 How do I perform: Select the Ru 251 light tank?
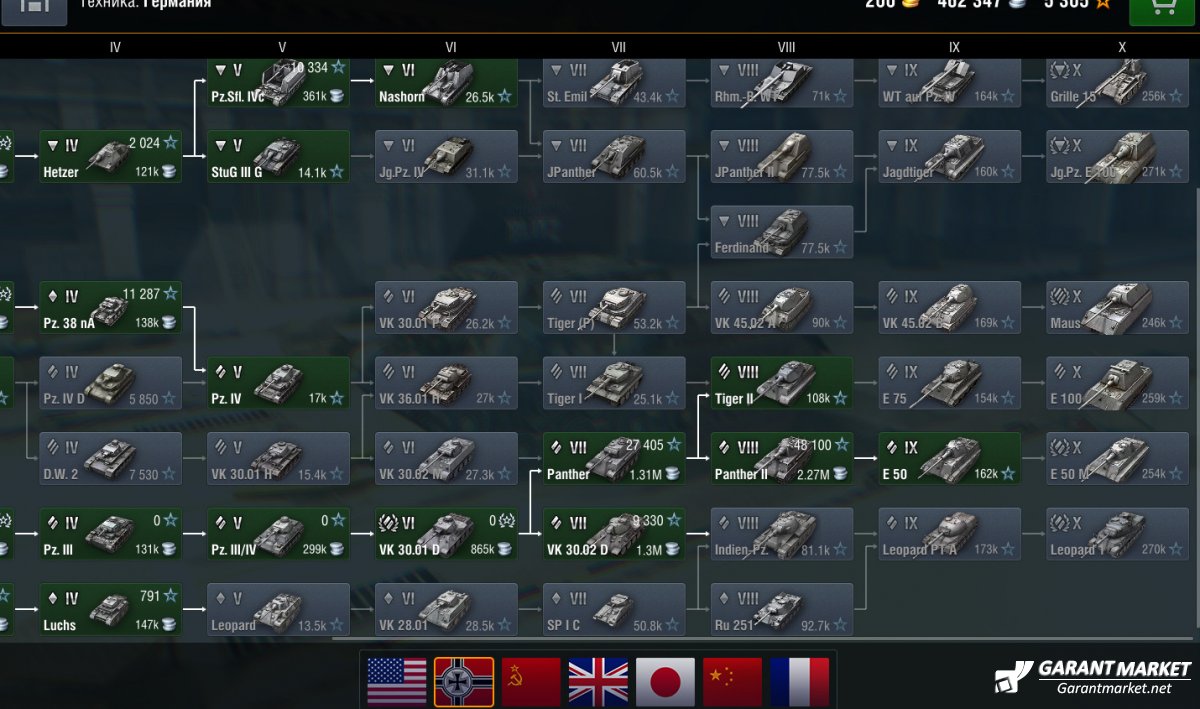[x=782, y=610]
